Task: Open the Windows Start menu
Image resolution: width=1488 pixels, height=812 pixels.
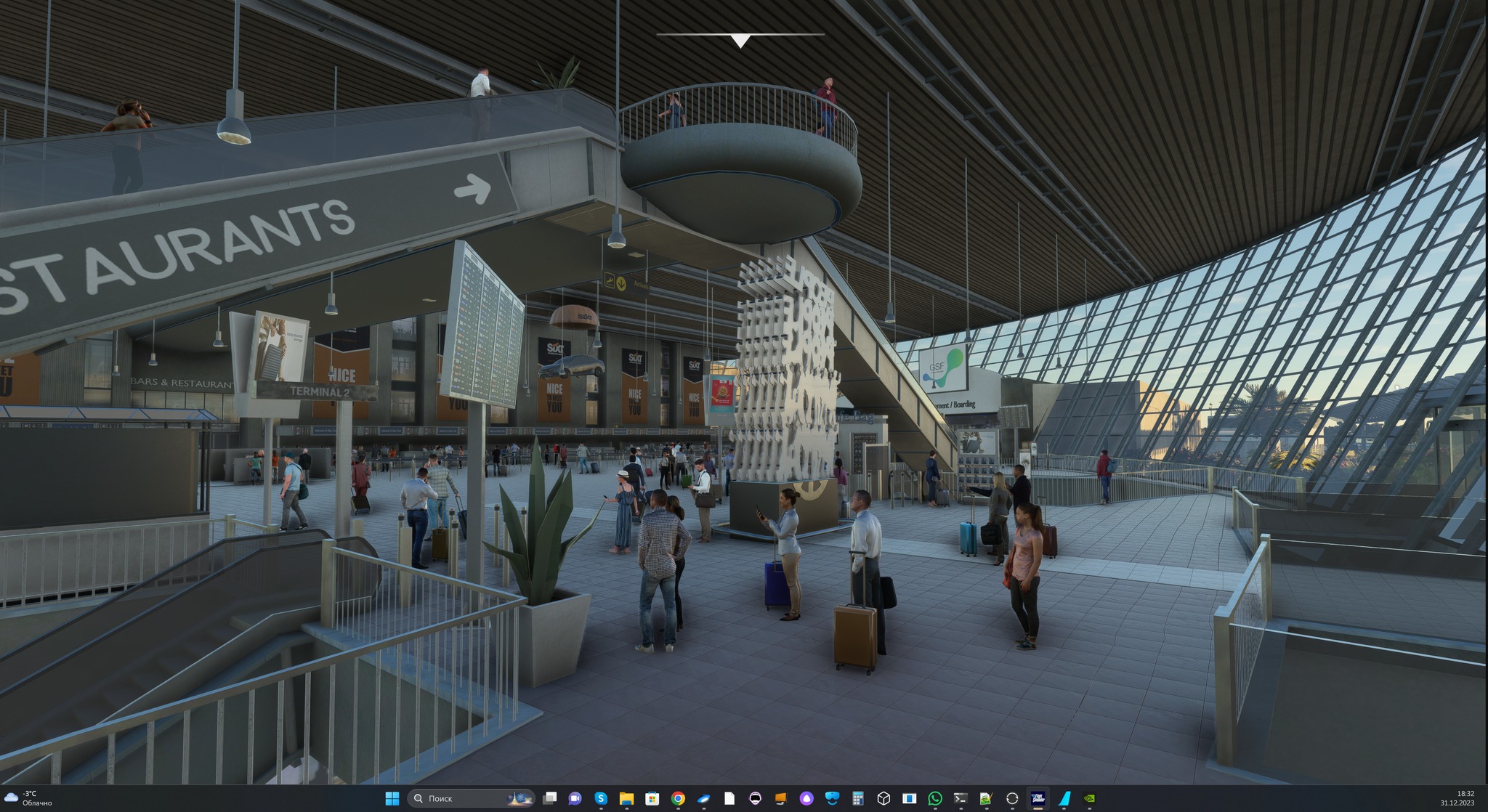Action: point(392,798)
